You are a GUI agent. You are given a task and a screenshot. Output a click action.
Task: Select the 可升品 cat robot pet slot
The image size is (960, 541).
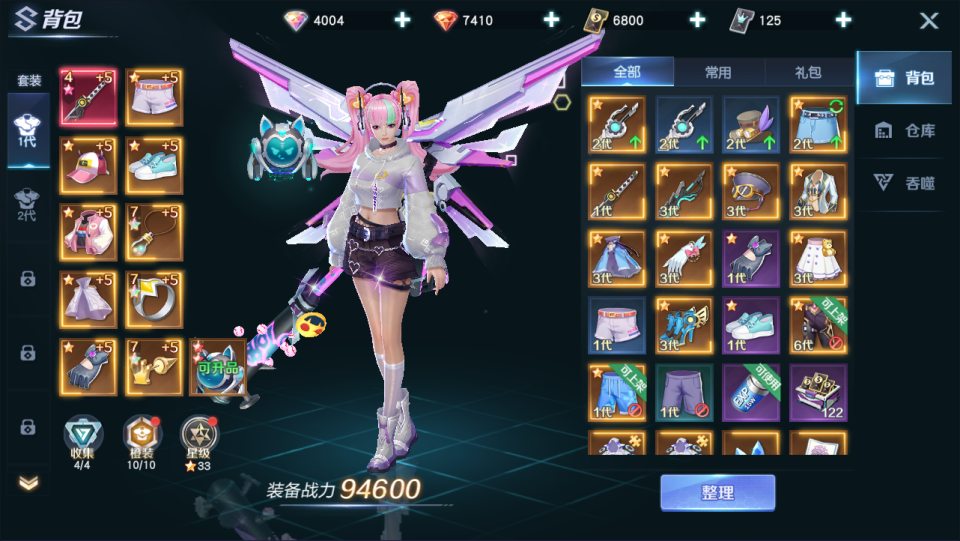217,367
